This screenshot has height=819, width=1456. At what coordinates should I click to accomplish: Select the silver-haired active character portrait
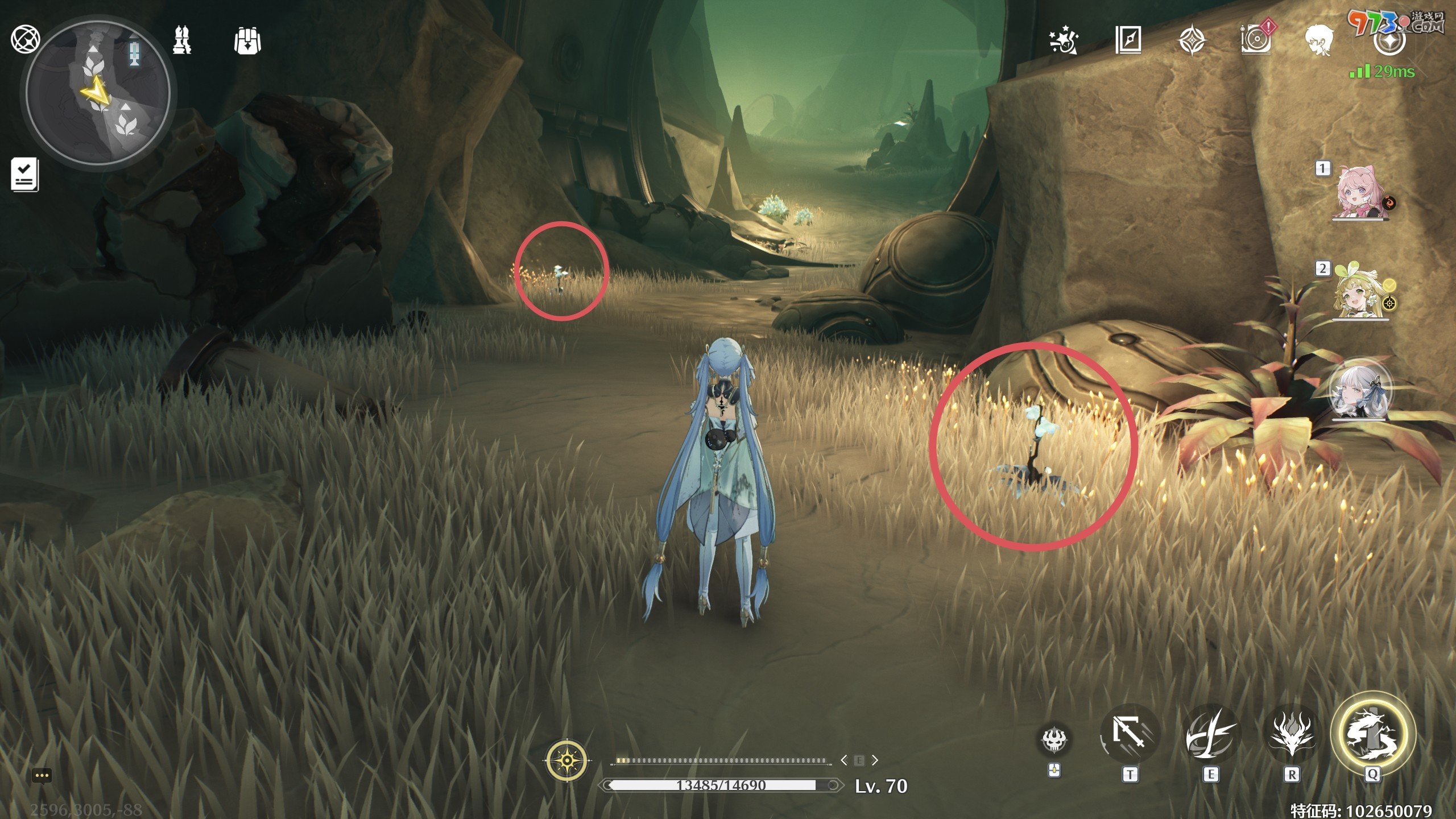pyautogui.click(x=1360, y=391)
